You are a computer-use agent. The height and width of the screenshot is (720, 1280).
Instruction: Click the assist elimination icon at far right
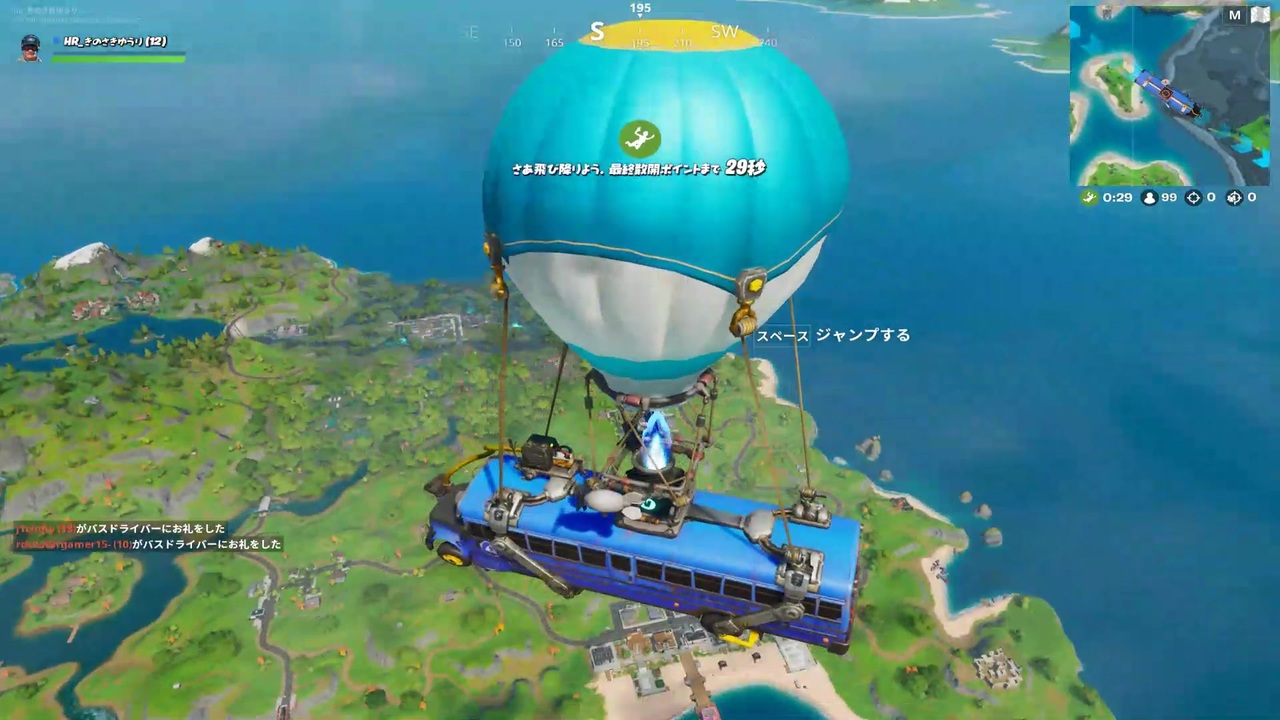click(x=1235, y=197)
